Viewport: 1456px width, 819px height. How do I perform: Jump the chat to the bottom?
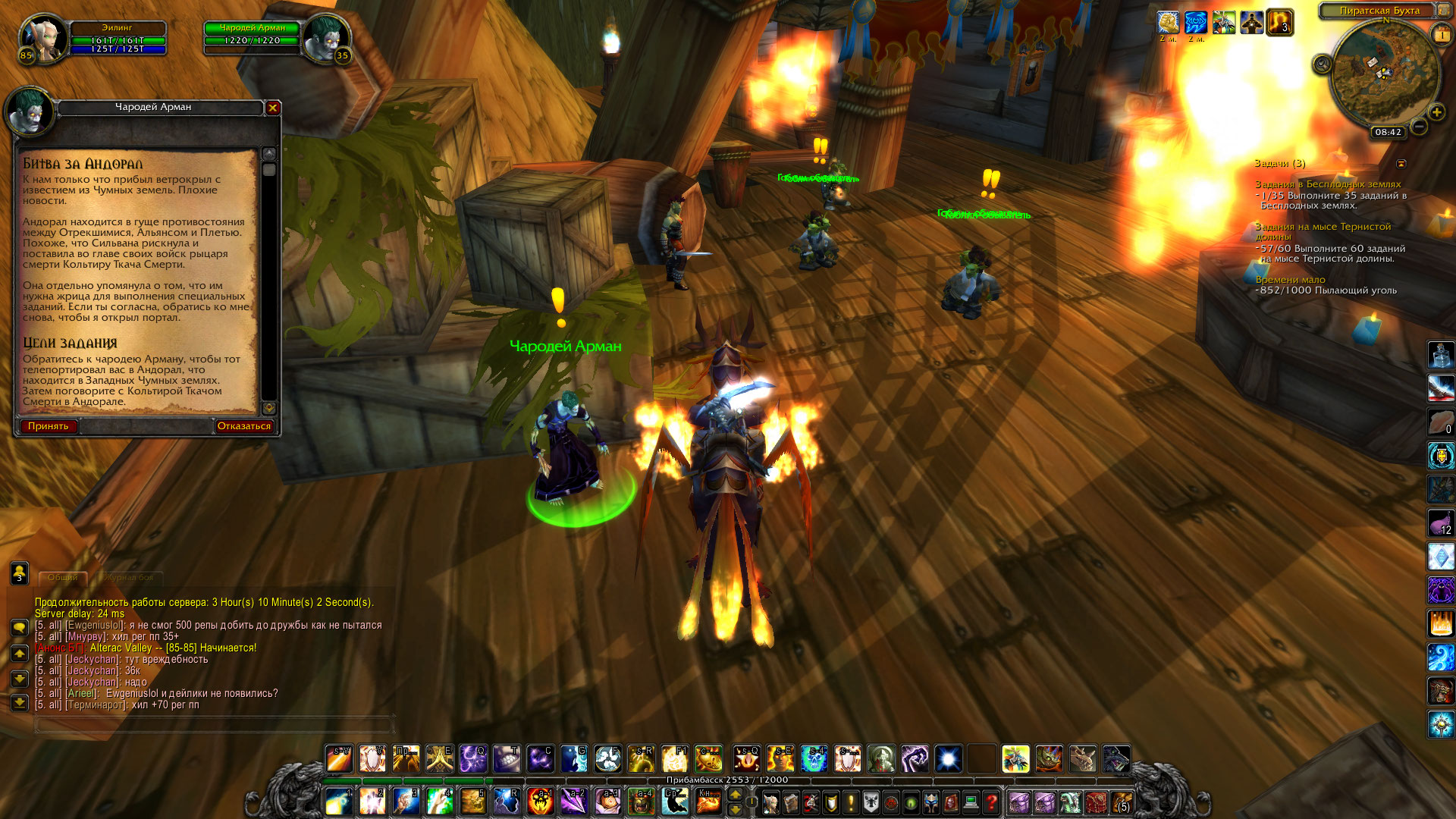pyautogui.click(x=20, y=703)
